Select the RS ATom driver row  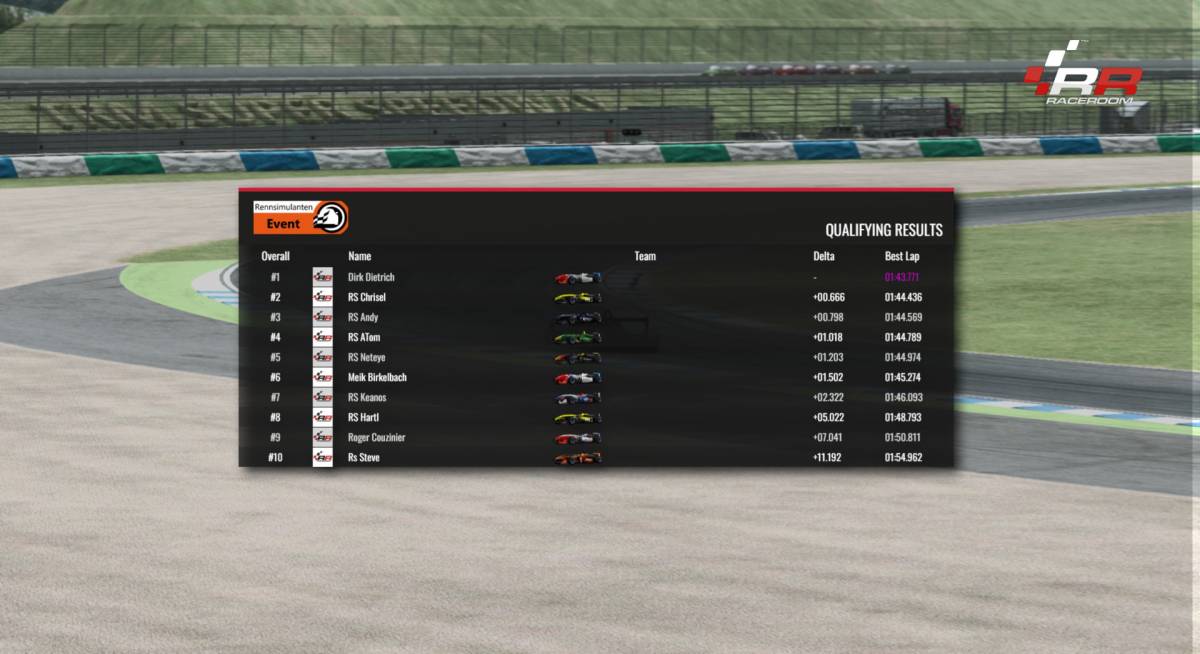364,337
